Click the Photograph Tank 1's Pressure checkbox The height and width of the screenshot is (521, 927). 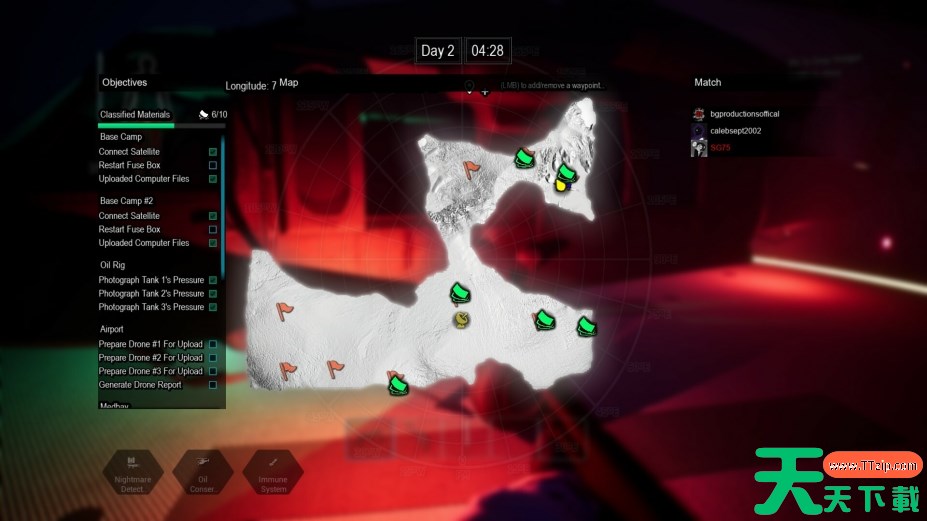[213, 280]
